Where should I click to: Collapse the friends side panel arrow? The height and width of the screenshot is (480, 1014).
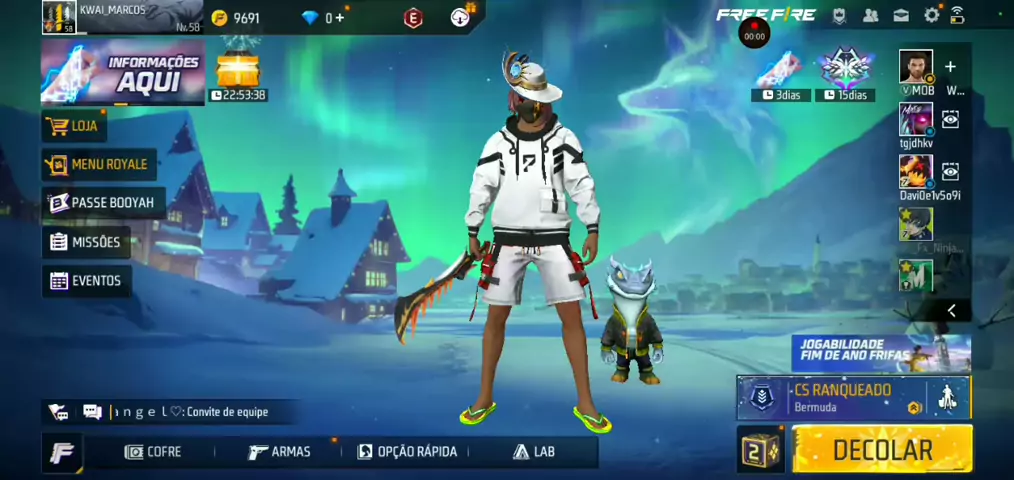pyautogui.click(x=951, y=311)
